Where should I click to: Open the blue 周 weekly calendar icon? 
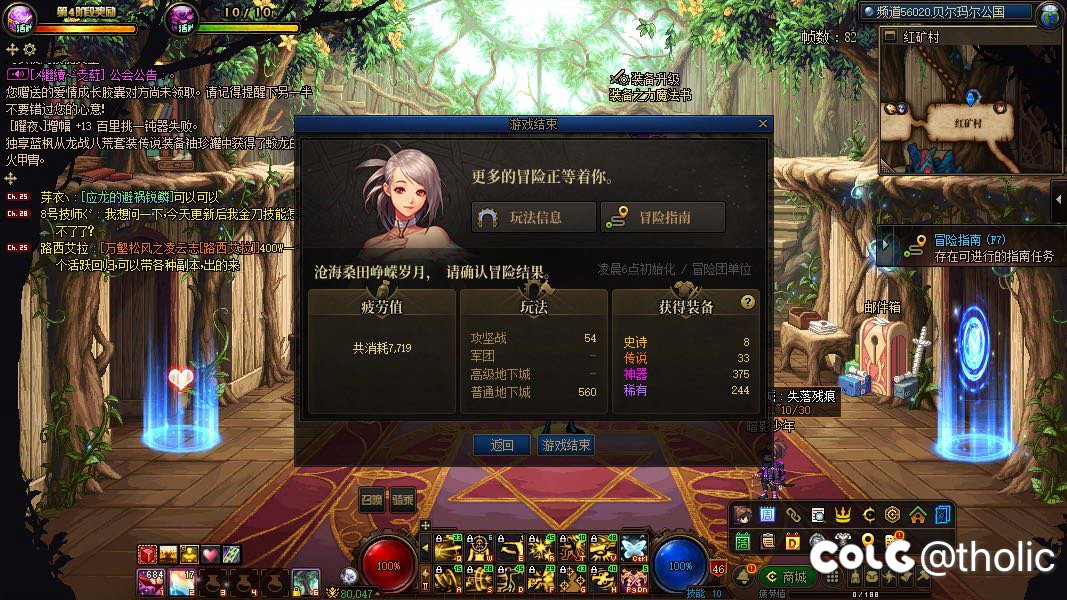point(768,515)
